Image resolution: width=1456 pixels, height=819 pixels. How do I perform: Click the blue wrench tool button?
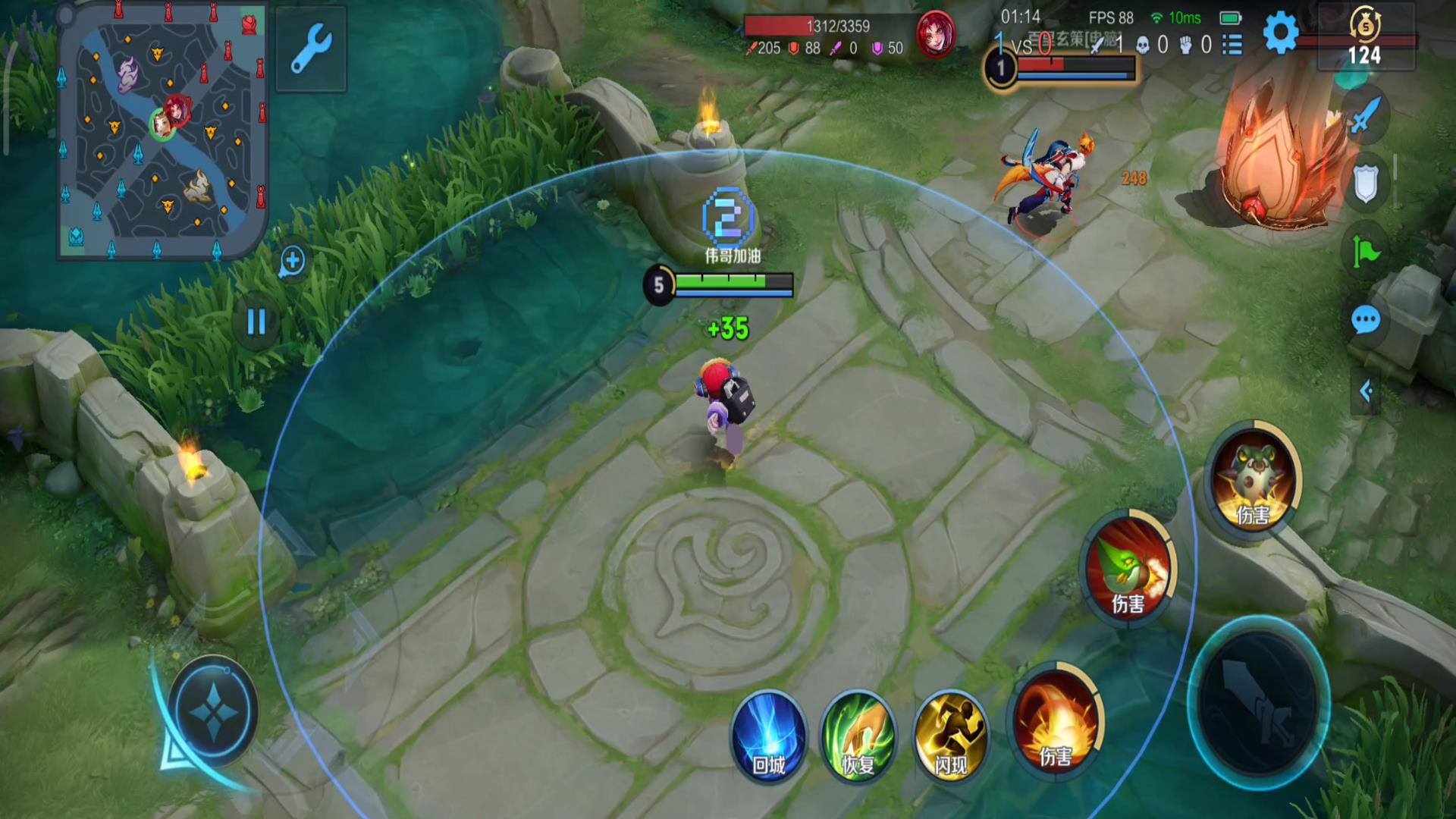coord(311,49)
